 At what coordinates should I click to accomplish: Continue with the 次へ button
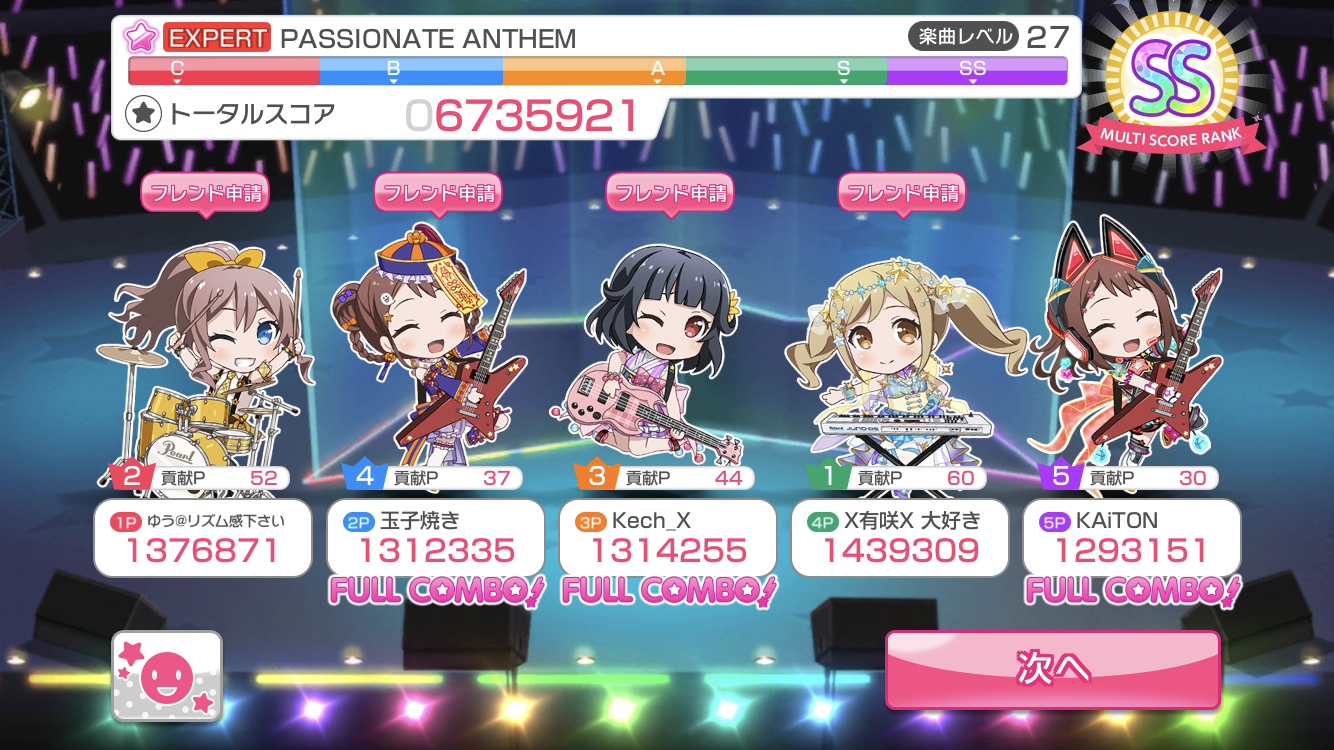[x=1052, y=669]
